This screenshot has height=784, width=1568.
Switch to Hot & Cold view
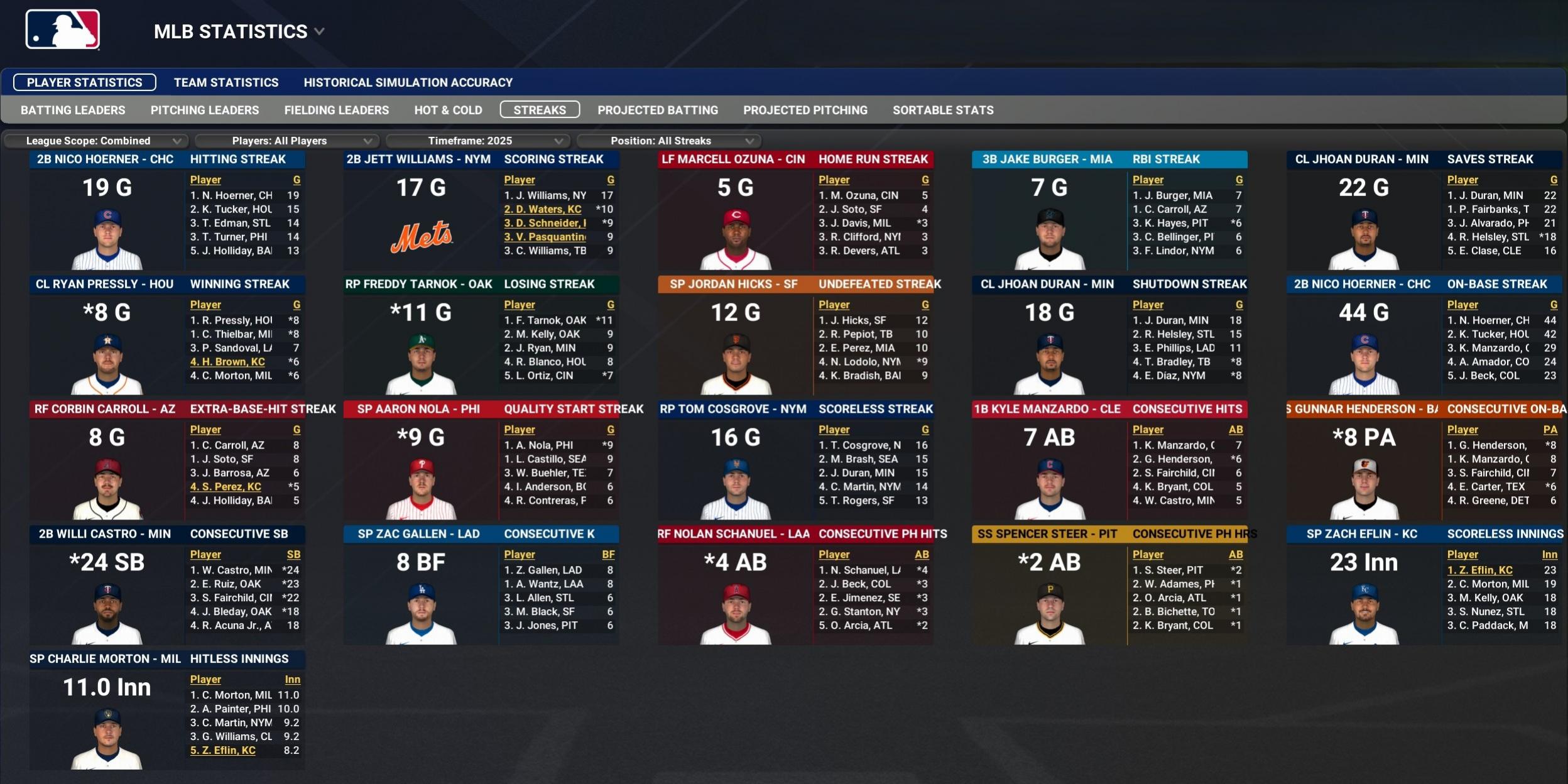tap(448, 110)
